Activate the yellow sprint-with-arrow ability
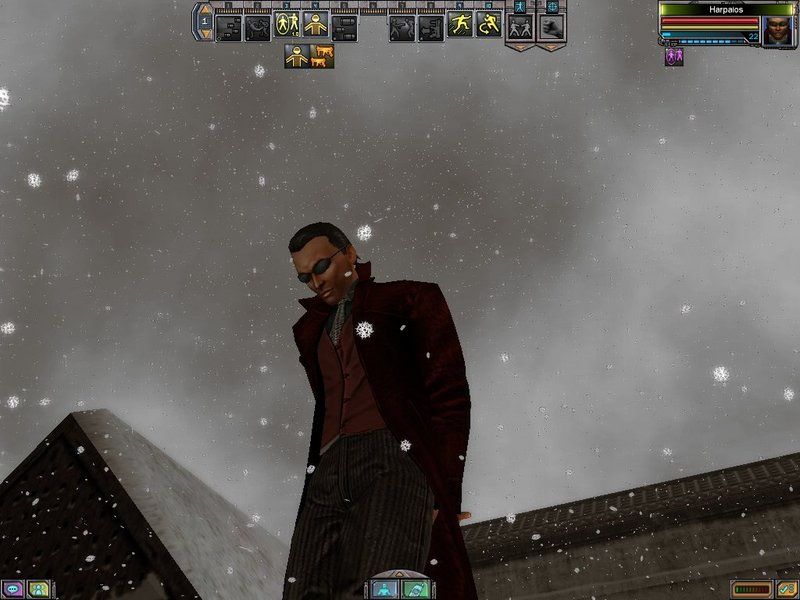Viewport: 800px width, 600px height. tap(489, 25)
